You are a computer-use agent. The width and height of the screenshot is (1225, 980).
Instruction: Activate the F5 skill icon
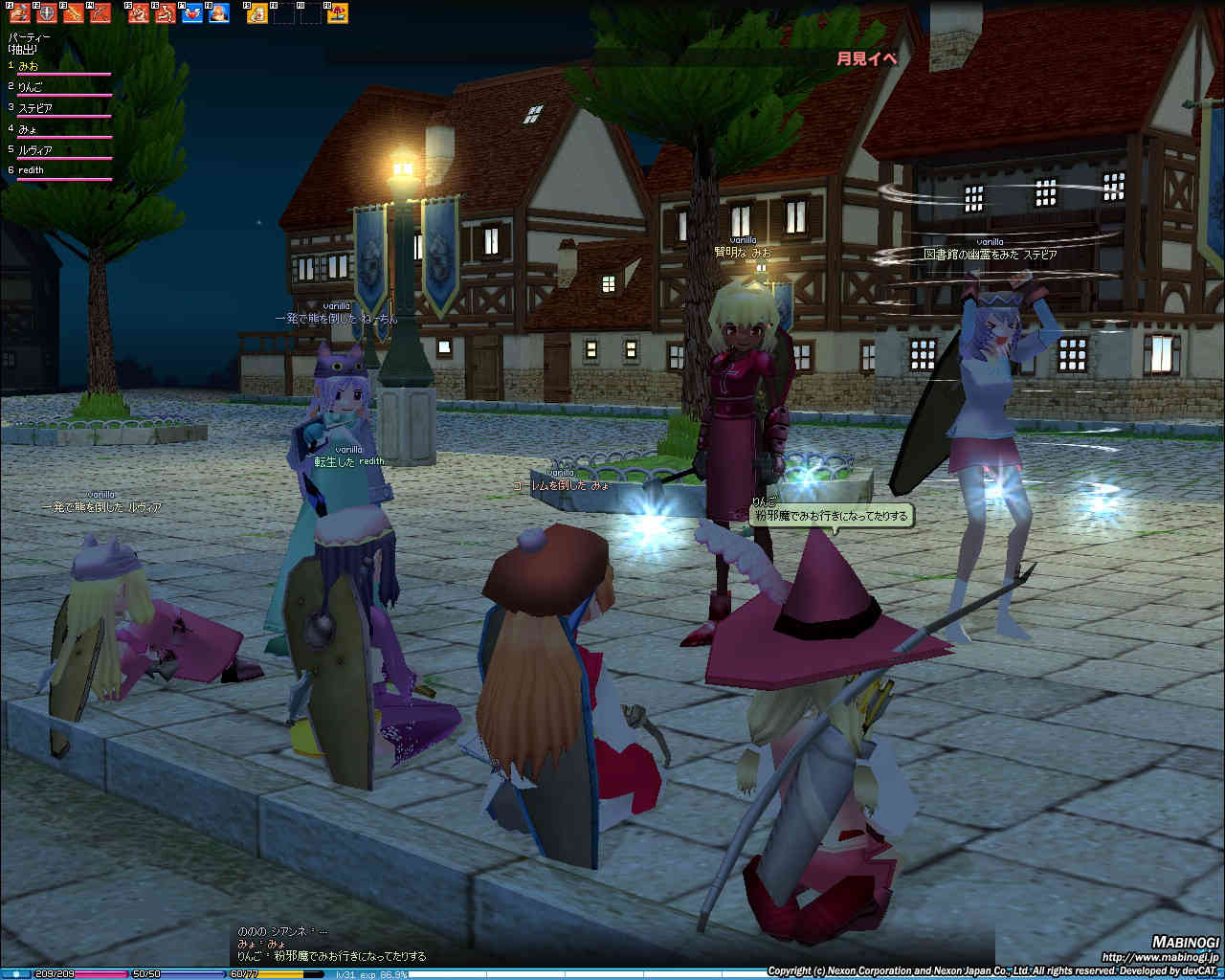139,13
